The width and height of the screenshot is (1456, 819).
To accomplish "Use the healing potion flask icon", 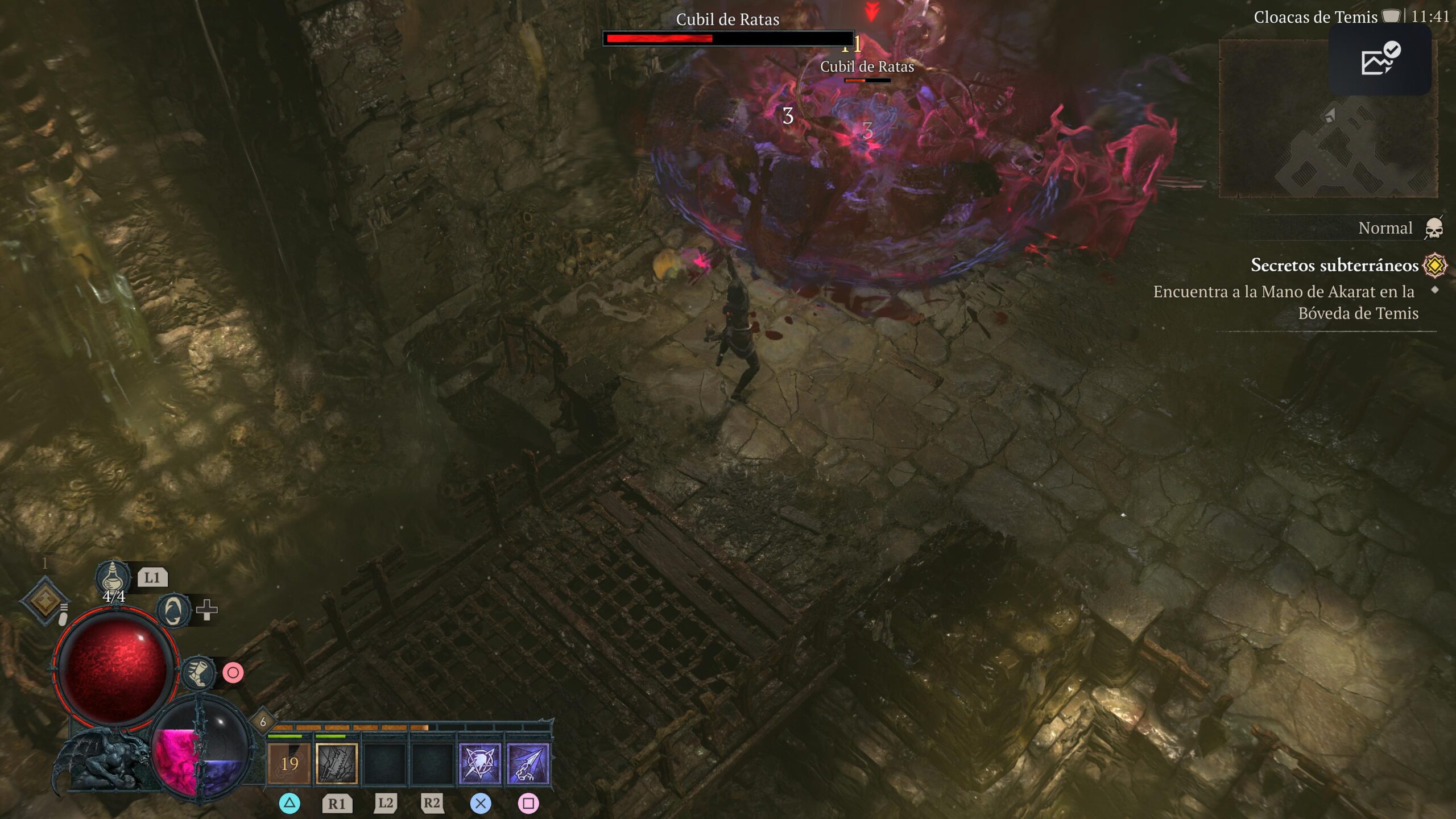I will pos(113,576).
